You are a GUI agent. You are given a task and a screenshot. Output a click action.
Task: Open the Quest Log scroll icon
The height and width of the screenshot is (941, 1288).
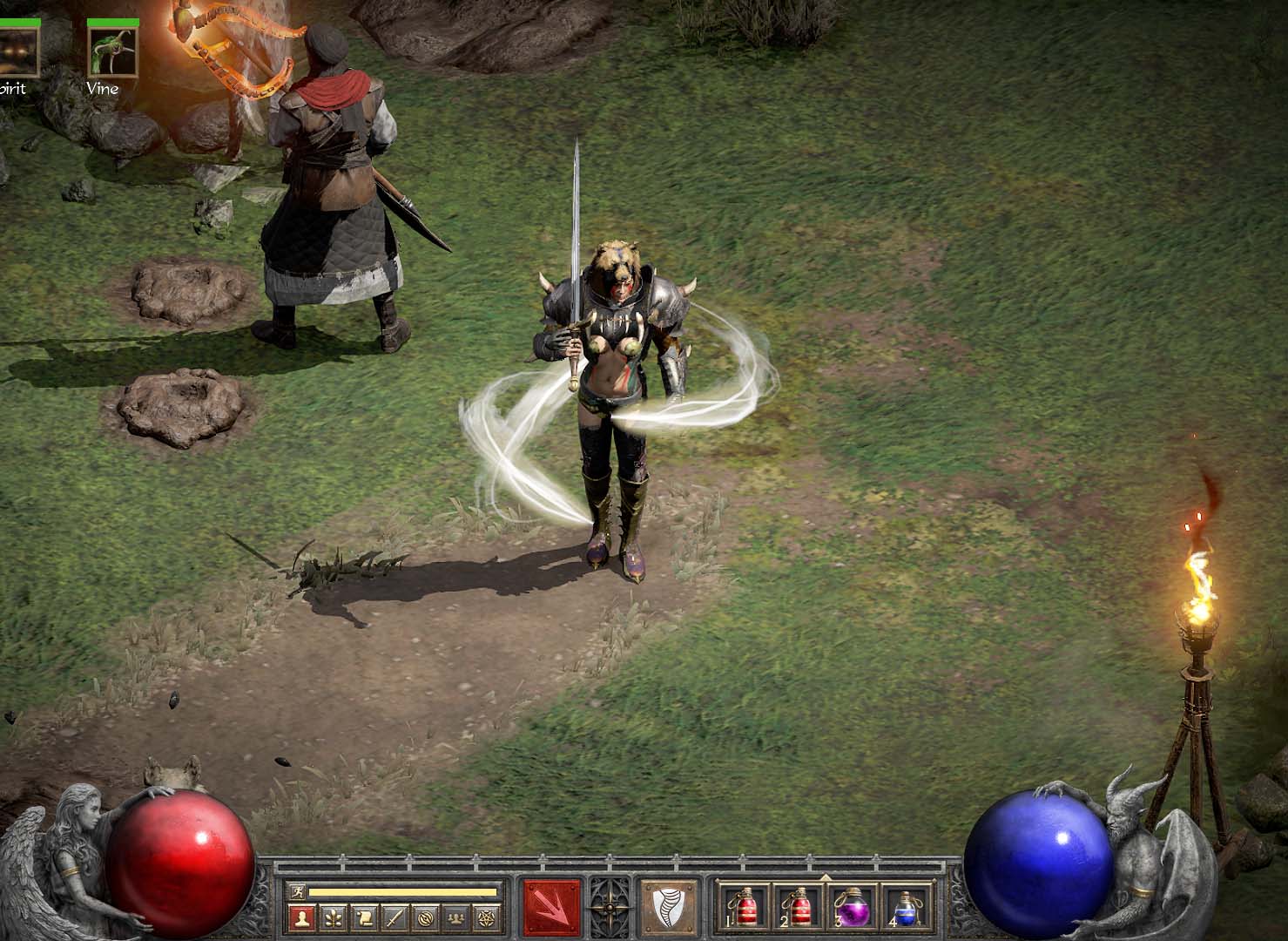pyautogui.click(x=362, y=917)
